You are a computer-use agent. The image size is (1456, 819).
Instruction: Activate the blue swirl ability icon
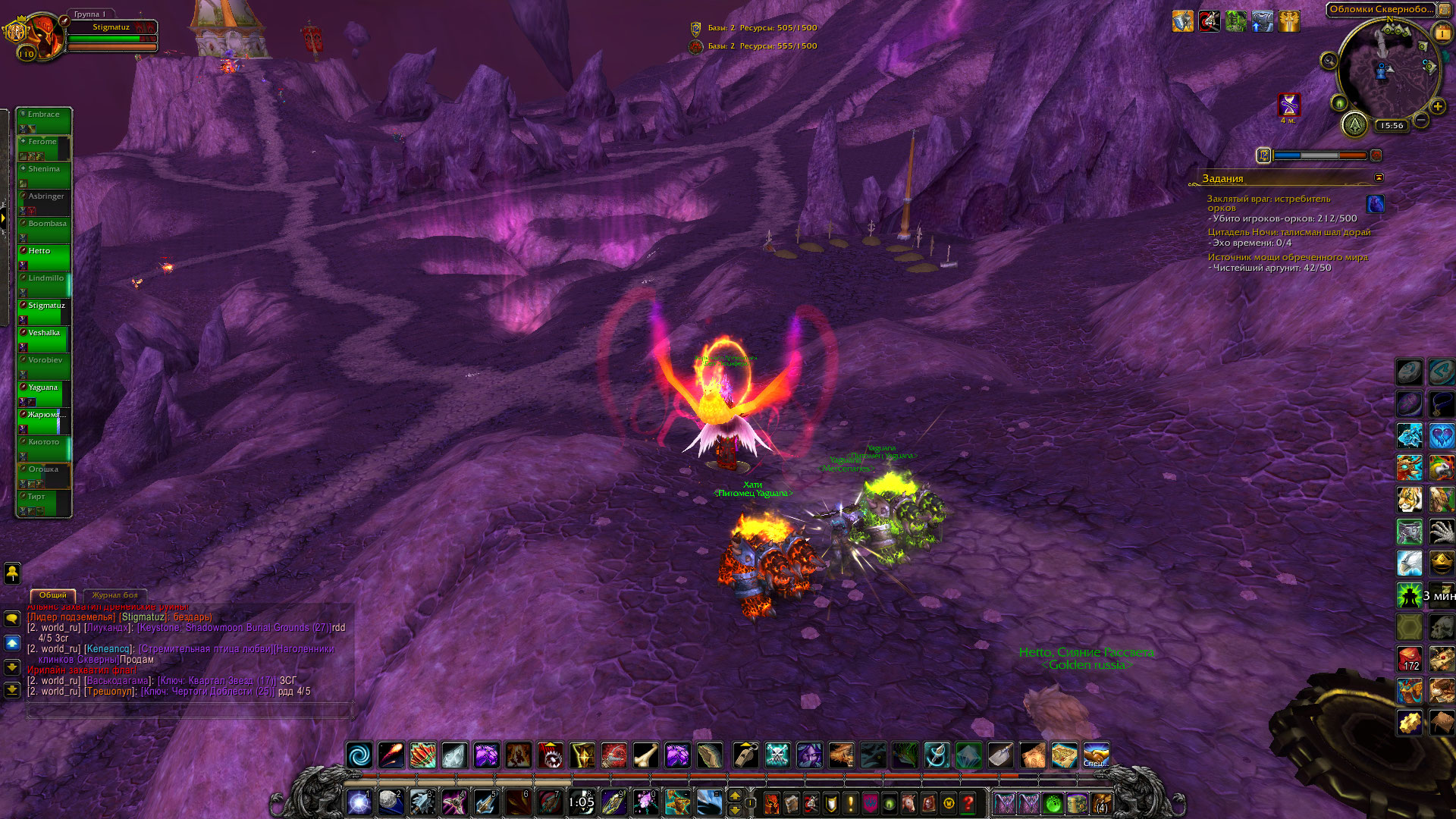click(360, 755)
